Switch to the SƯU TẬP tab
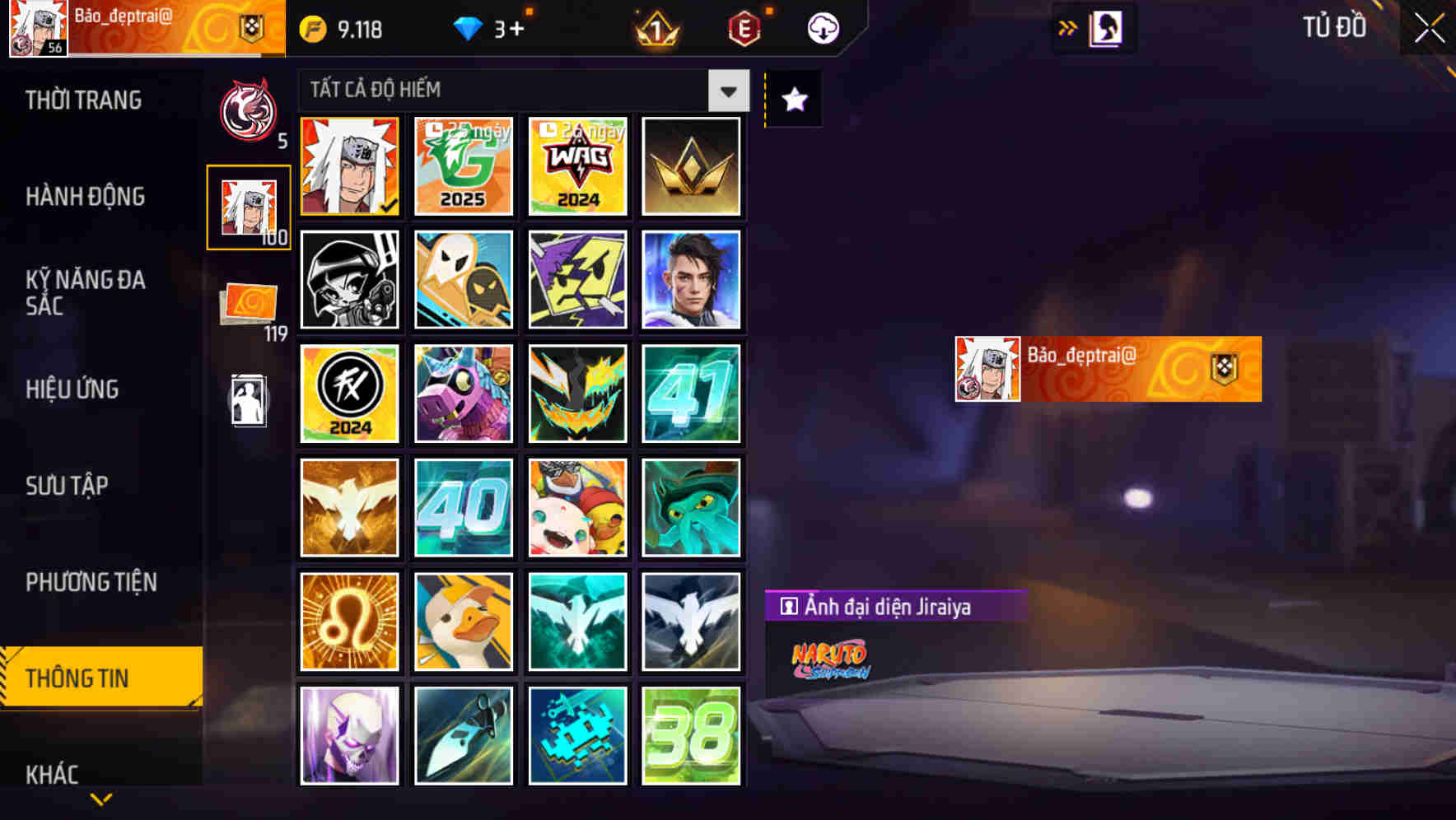 (x=68, y=487)
